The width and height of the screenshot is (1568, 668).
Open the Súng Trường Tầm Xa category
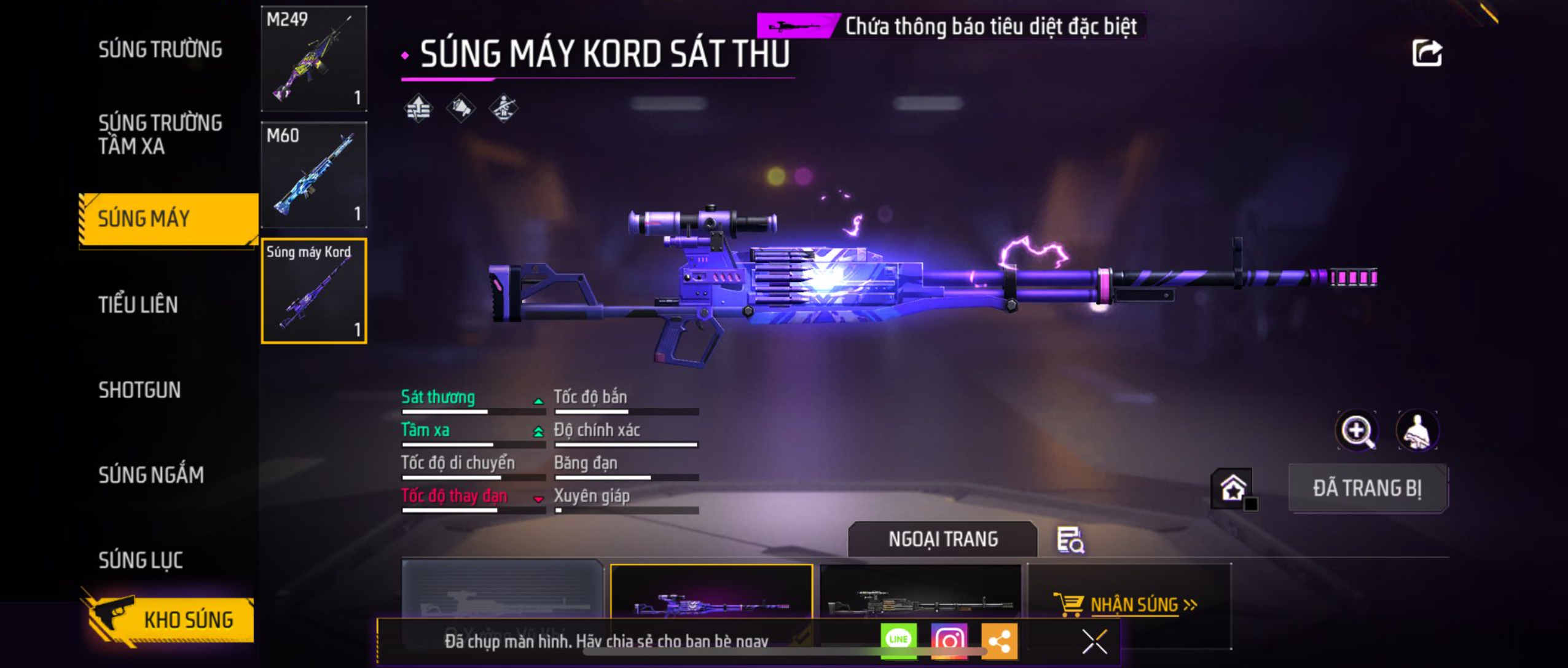point(160,134)
